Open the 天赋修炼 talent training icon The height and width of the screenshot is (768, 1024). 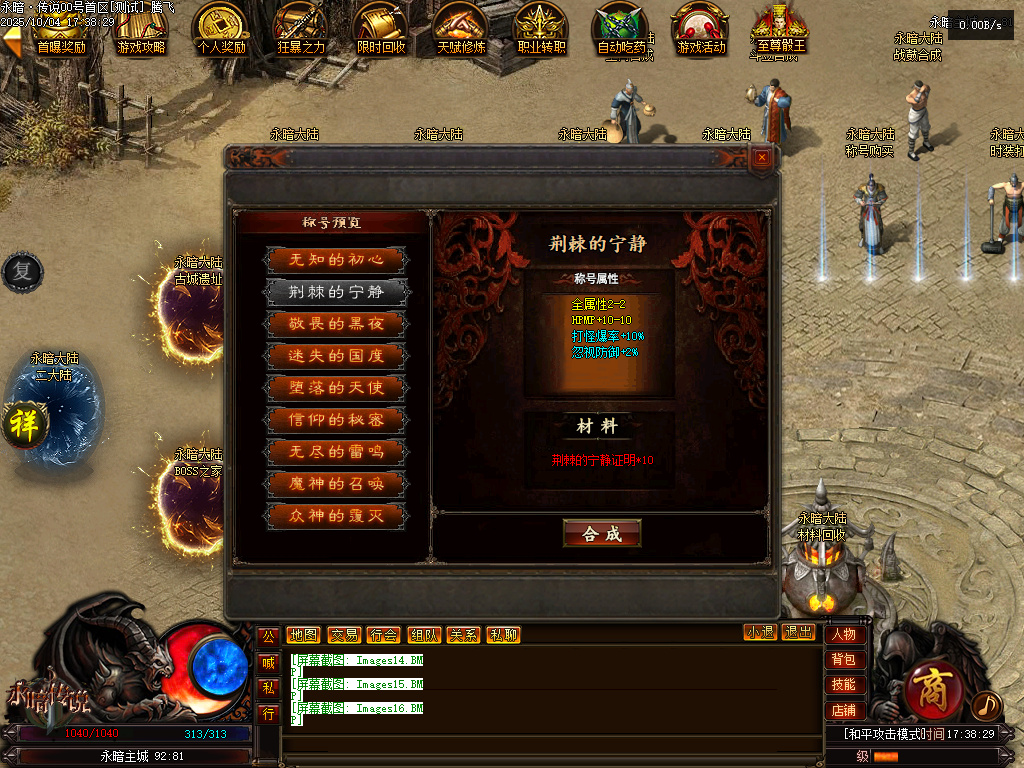tap(461, 29)
